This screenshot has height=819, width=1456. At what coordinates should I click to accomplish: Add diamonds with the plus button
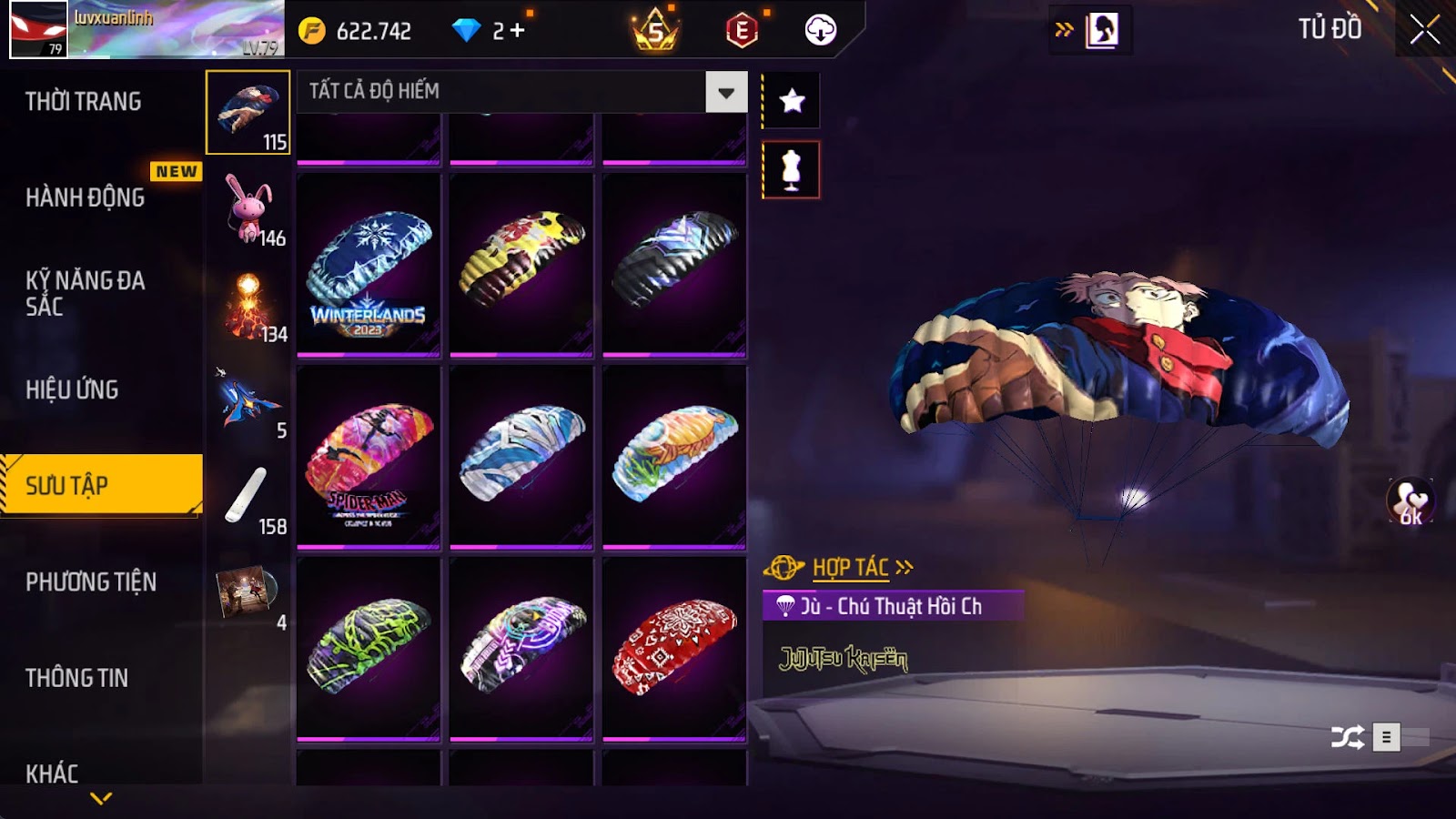point(518,31)
